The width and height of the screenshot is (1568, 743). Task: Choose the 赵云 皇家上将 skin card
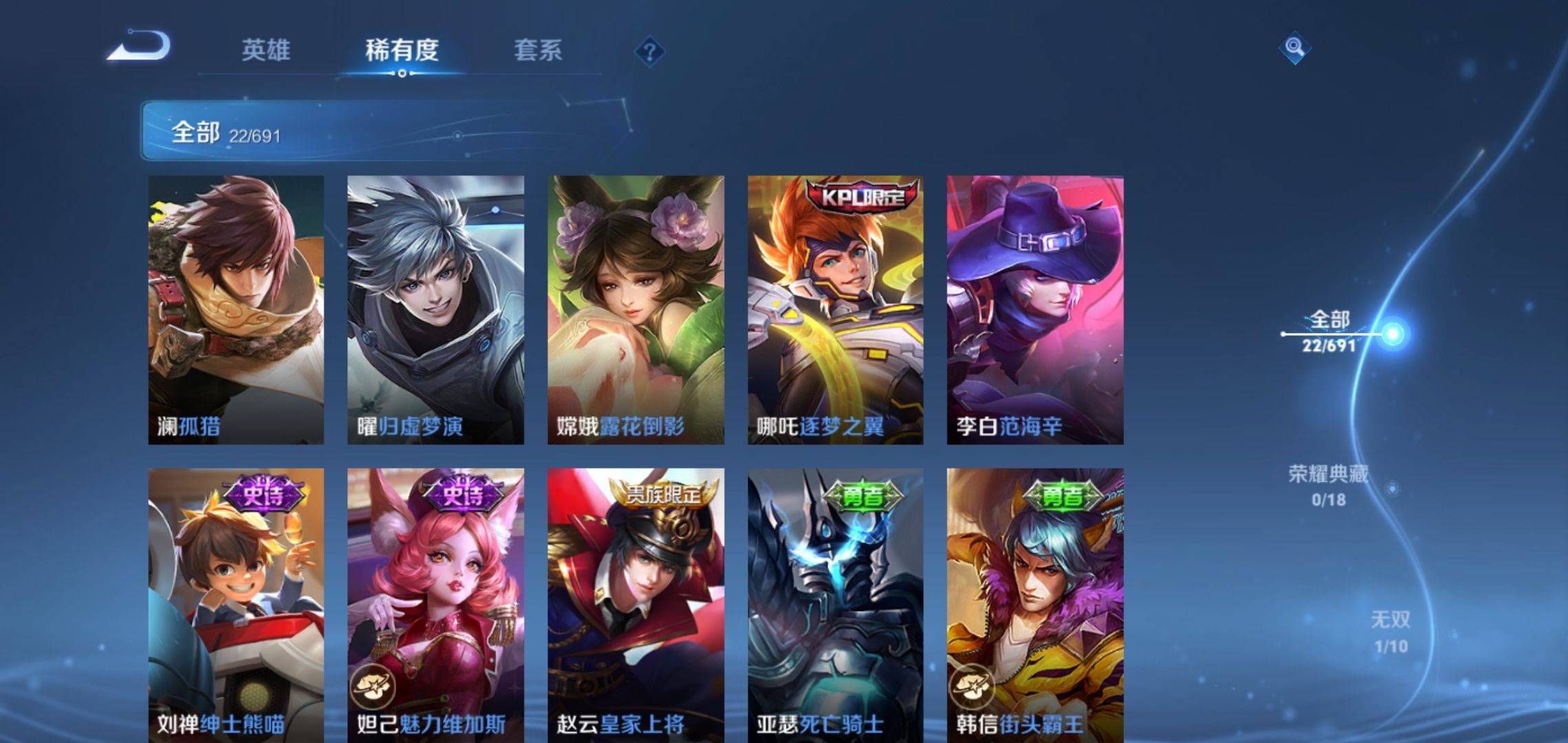point(635,605)
